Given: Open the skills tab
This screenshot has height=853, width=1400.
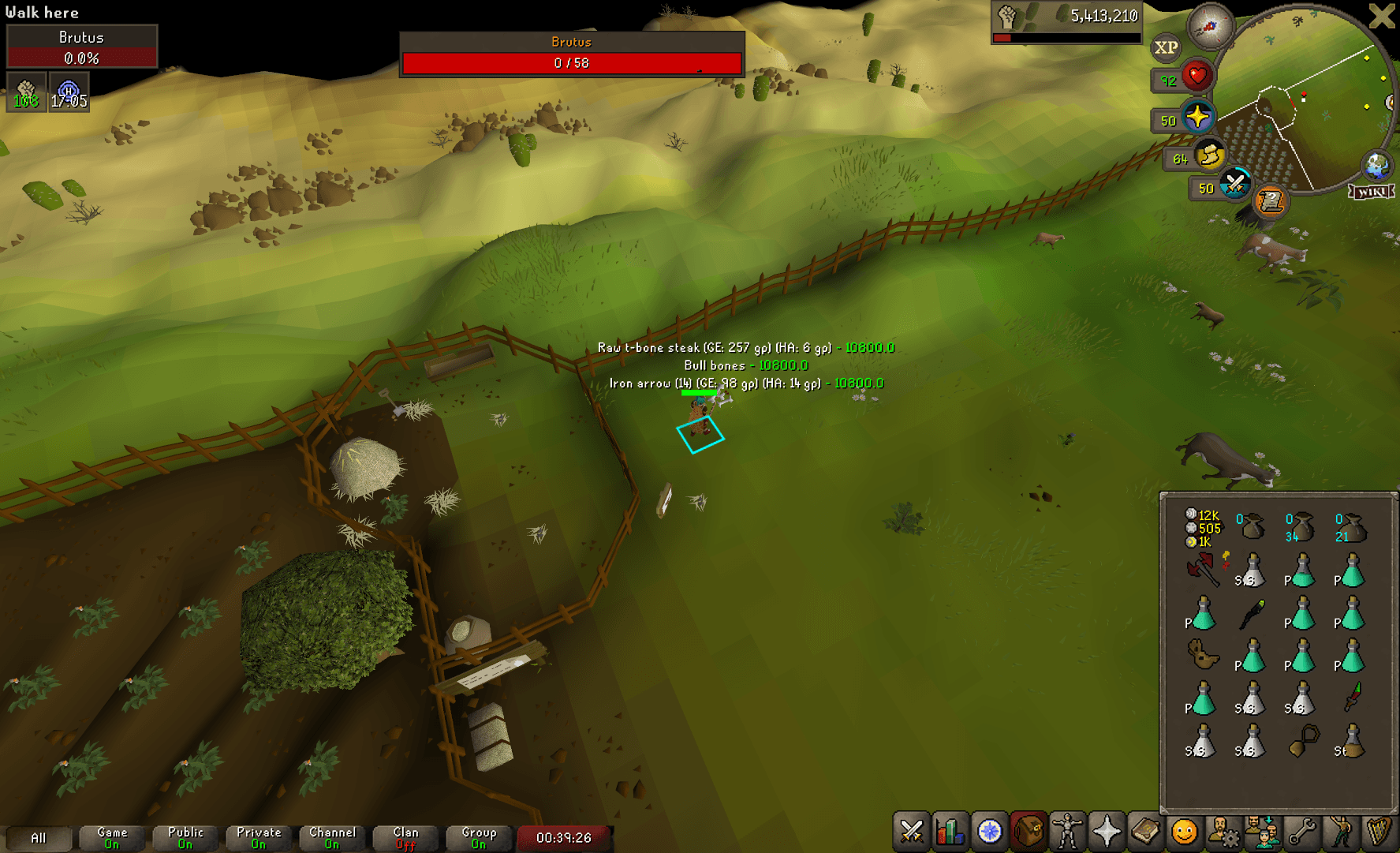Looking at the screenshot, I should pyautogui.click(x=950, y=831).
